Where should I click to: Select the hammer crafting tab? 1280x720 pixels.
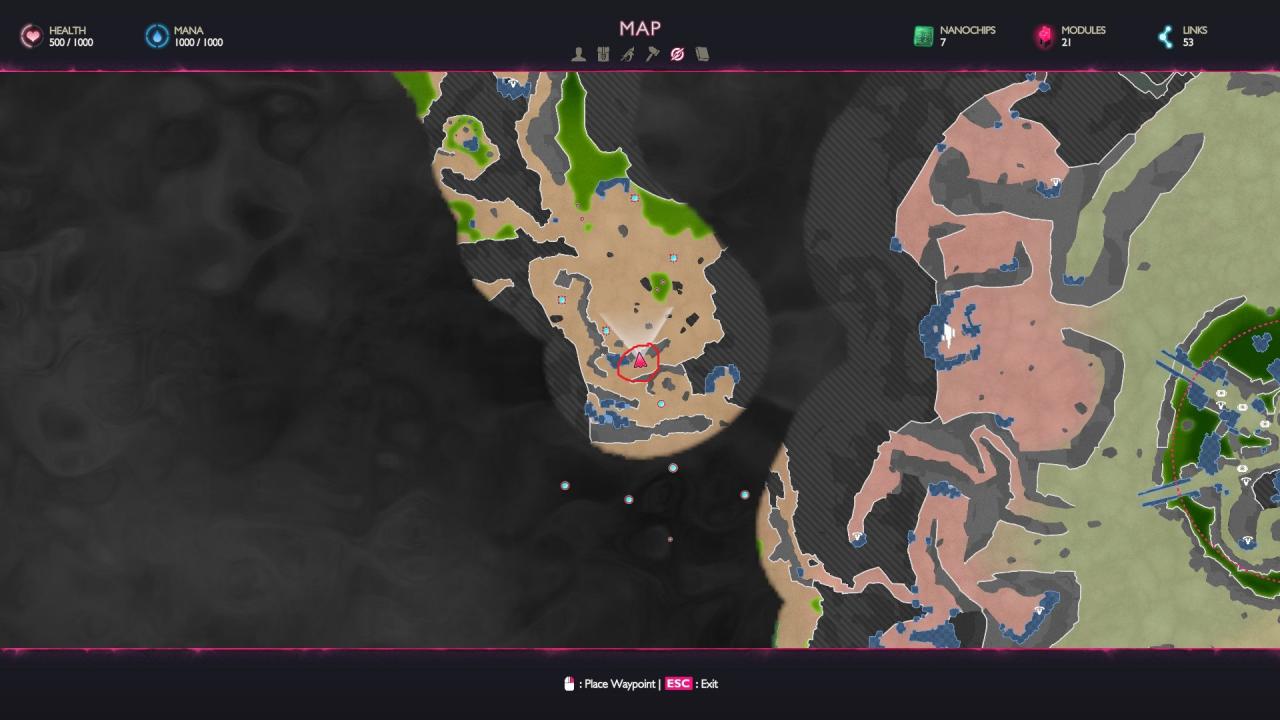click(652, 54)
